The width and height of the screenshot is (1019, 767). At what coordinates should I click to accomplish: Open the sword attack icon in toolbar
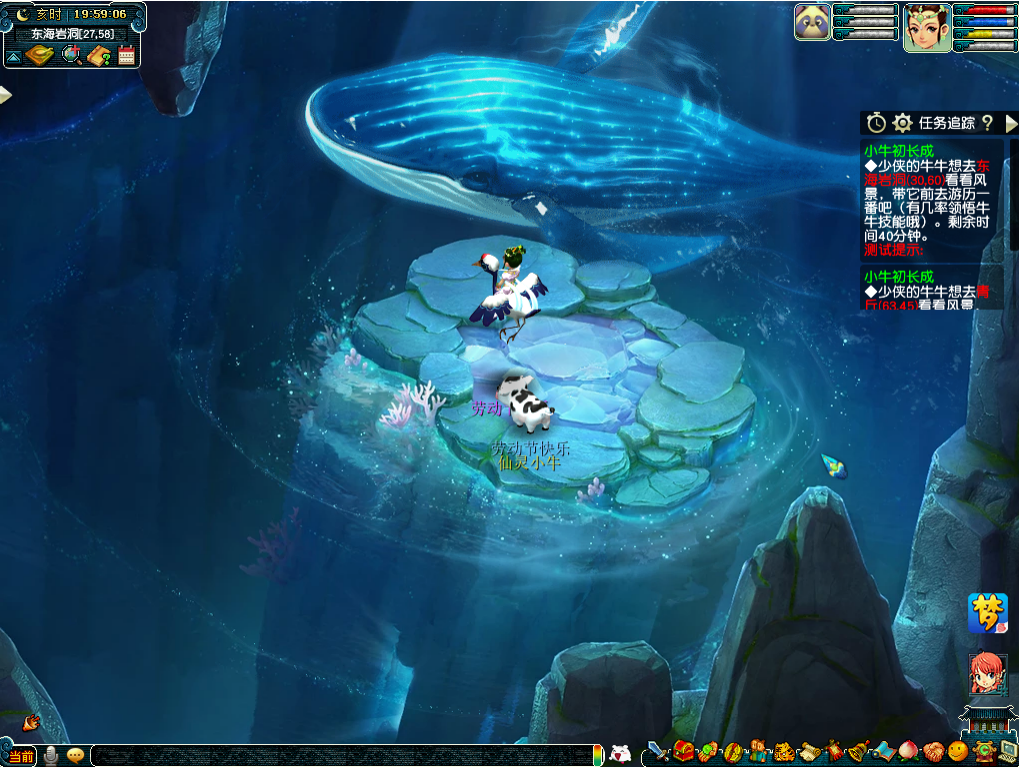tap(657, 751)
